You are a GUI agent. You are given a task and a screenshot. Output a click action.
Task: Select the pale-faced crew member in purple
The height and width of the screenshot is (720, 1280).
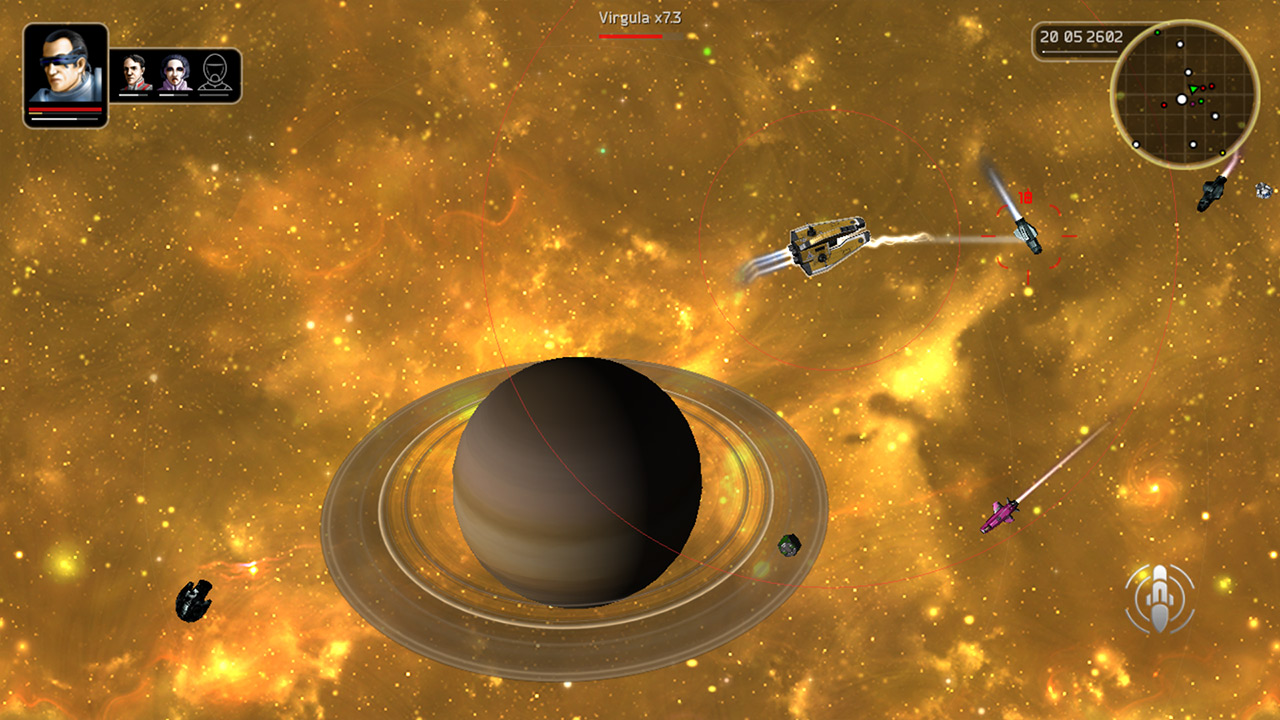[x=174, y=74]
